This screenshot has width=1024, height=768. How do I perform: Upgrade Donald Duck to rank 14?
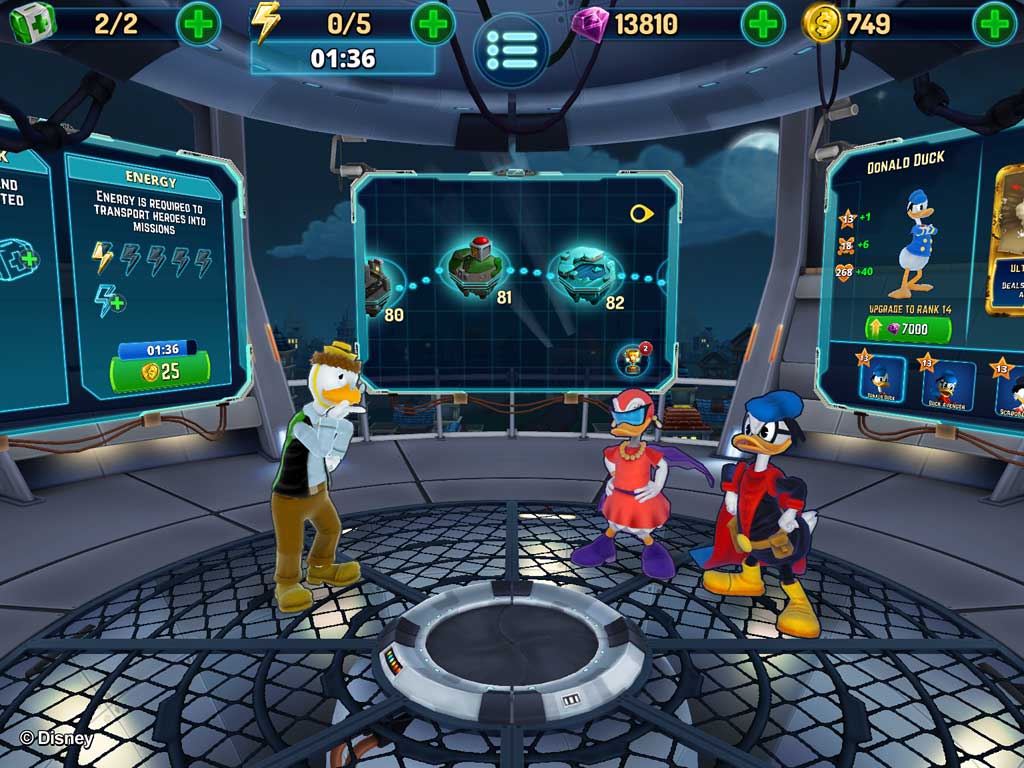[908, 328]
